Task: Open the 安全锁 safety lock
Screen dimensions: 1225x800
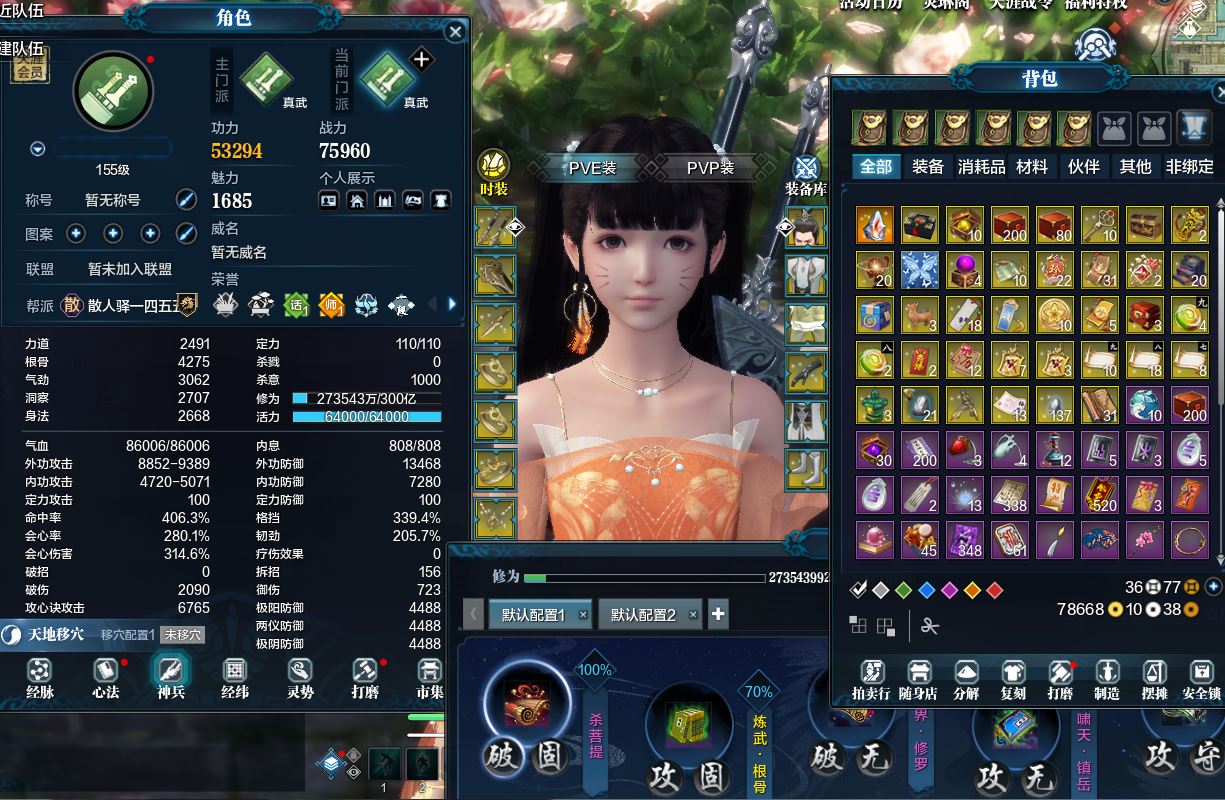Action: pyautogui.click(x=1201, y=679)
